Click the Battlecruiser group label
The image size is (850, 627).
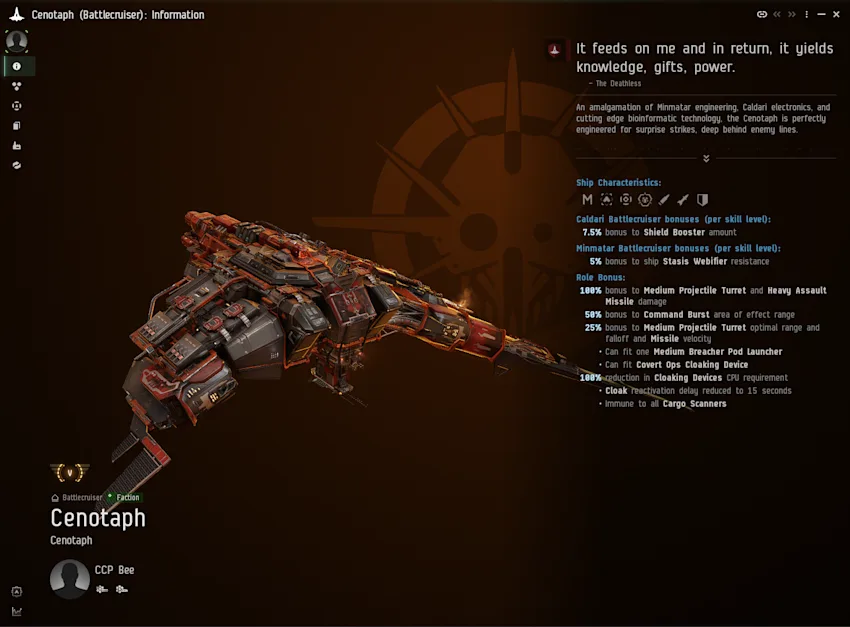point(82,497)
